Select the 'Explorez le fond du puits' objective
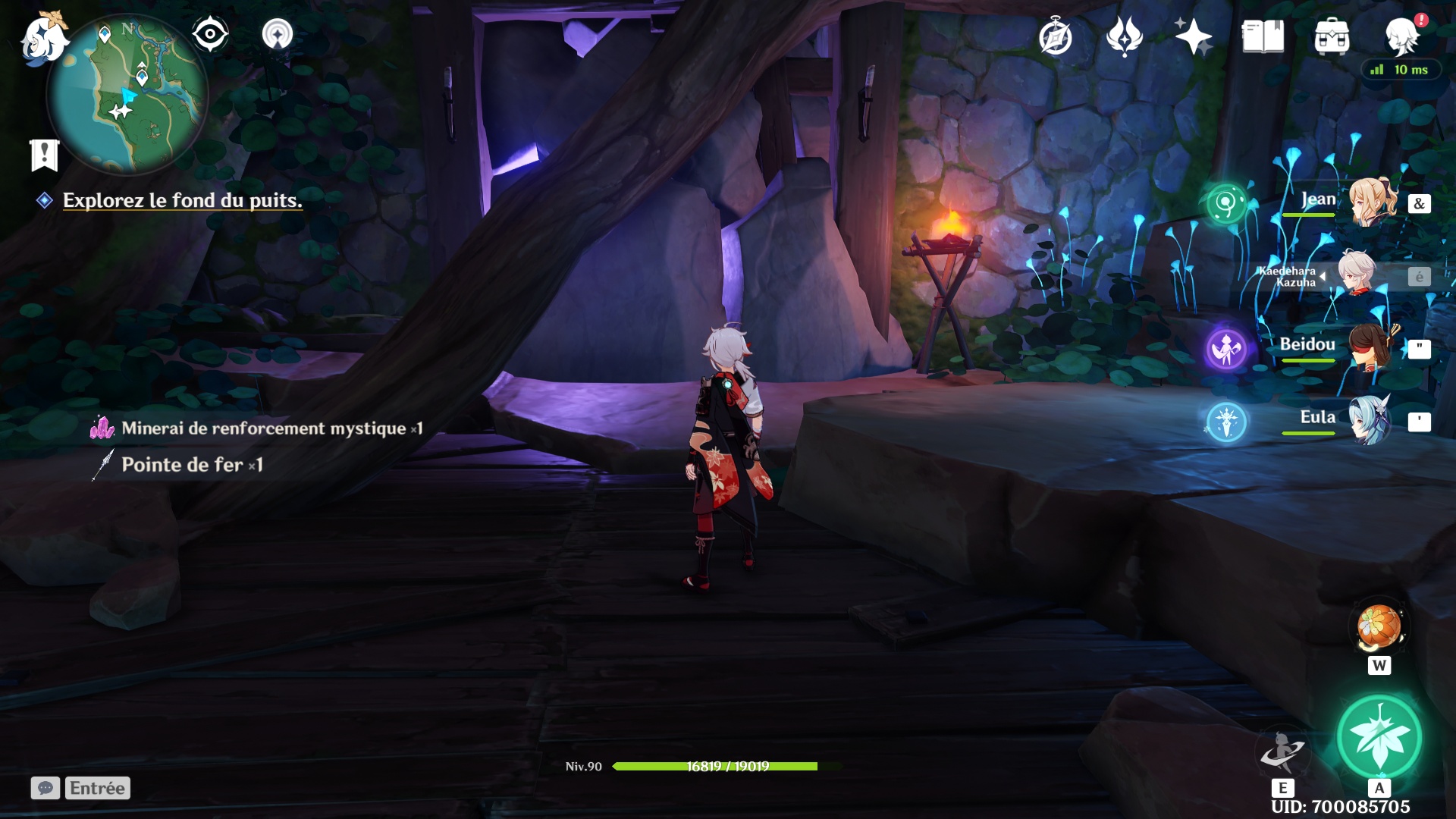The width and height of the screenshot is (1456, 819). coord(182,200)
